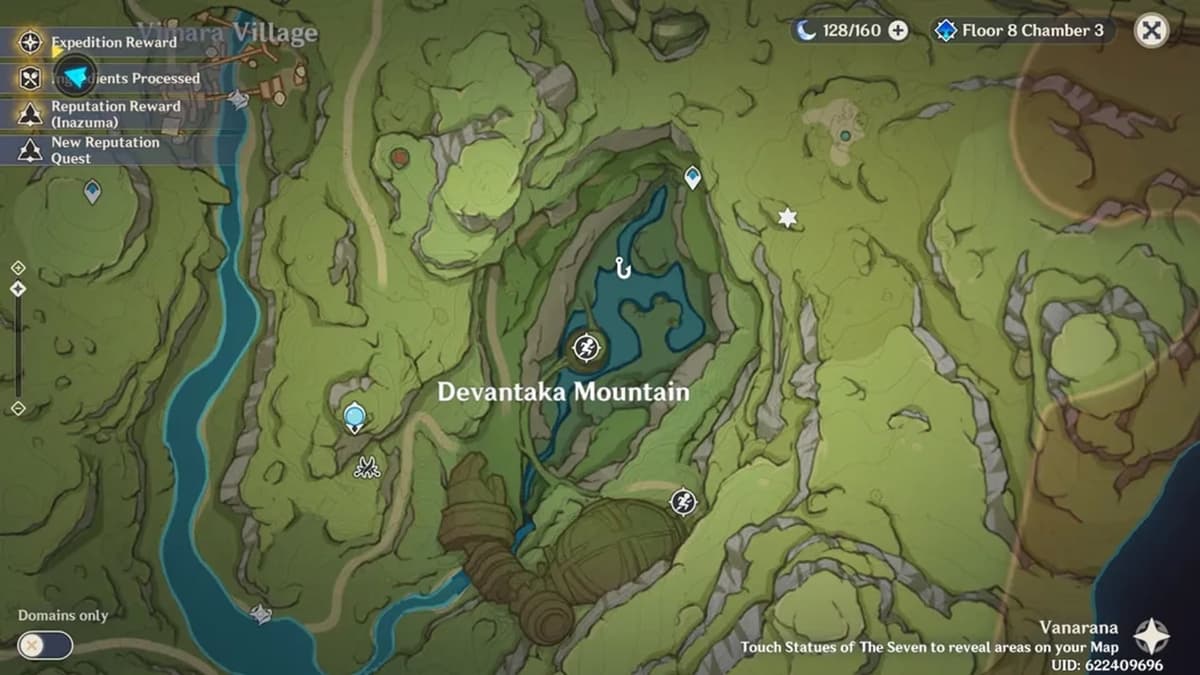This screenshot has width=1200, height=675.
Task: Toggle the Domains only switch
Action: (45, 645)
